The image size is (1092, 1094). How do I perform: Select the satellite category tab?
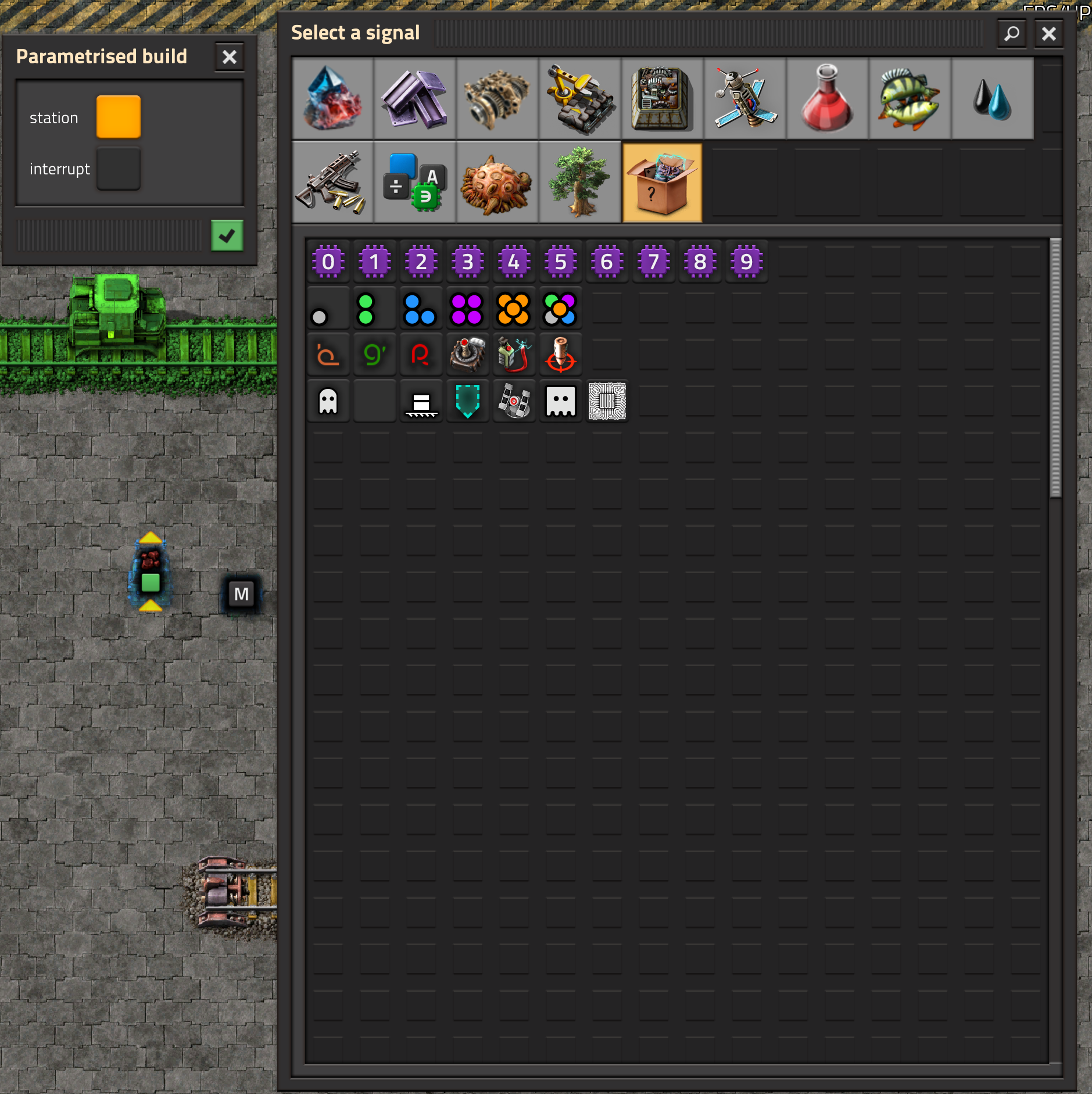pyautogui.click(x=743, y=99)
